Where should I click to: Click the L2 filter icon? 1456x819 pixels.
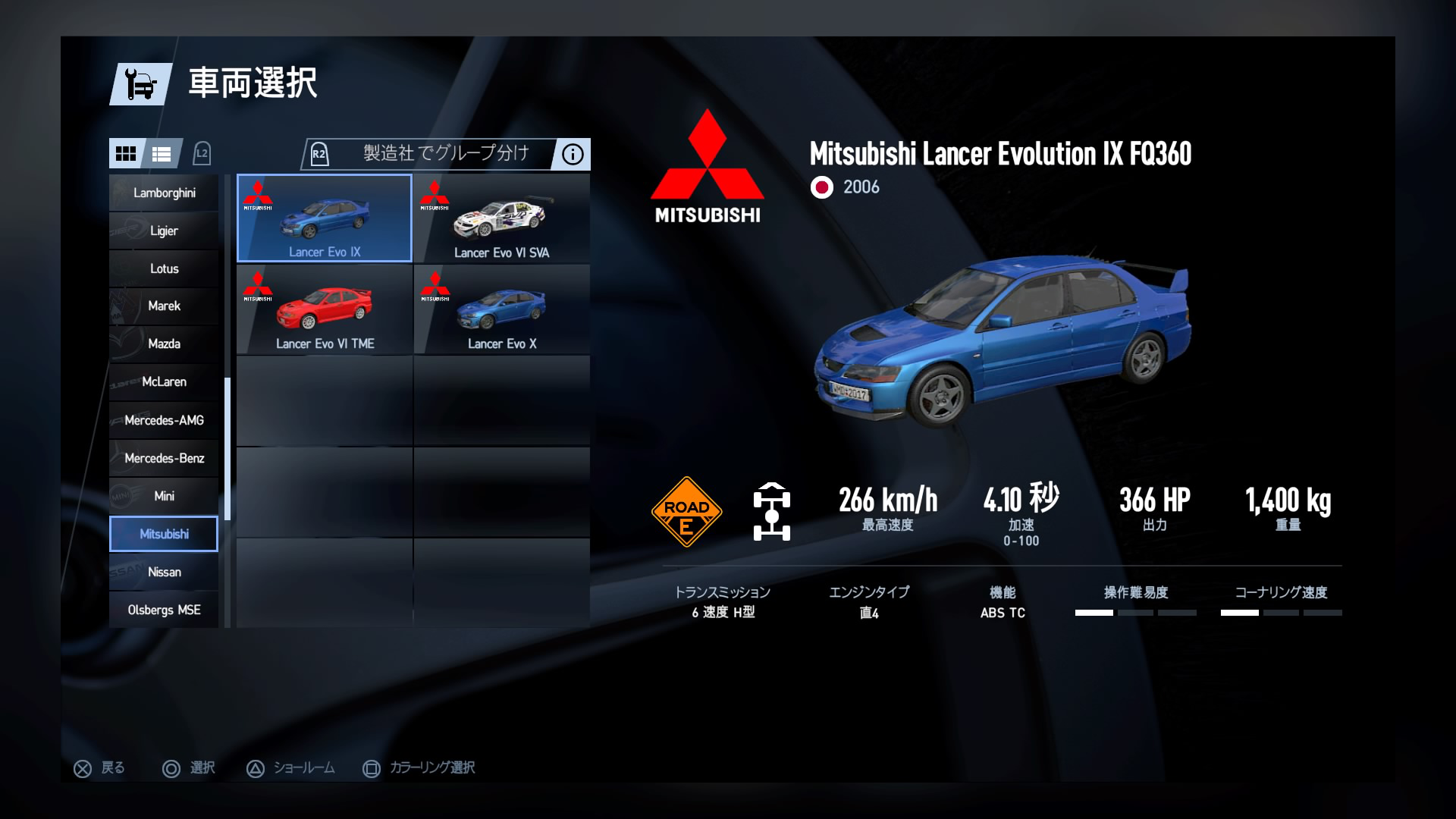coord(201,154)
